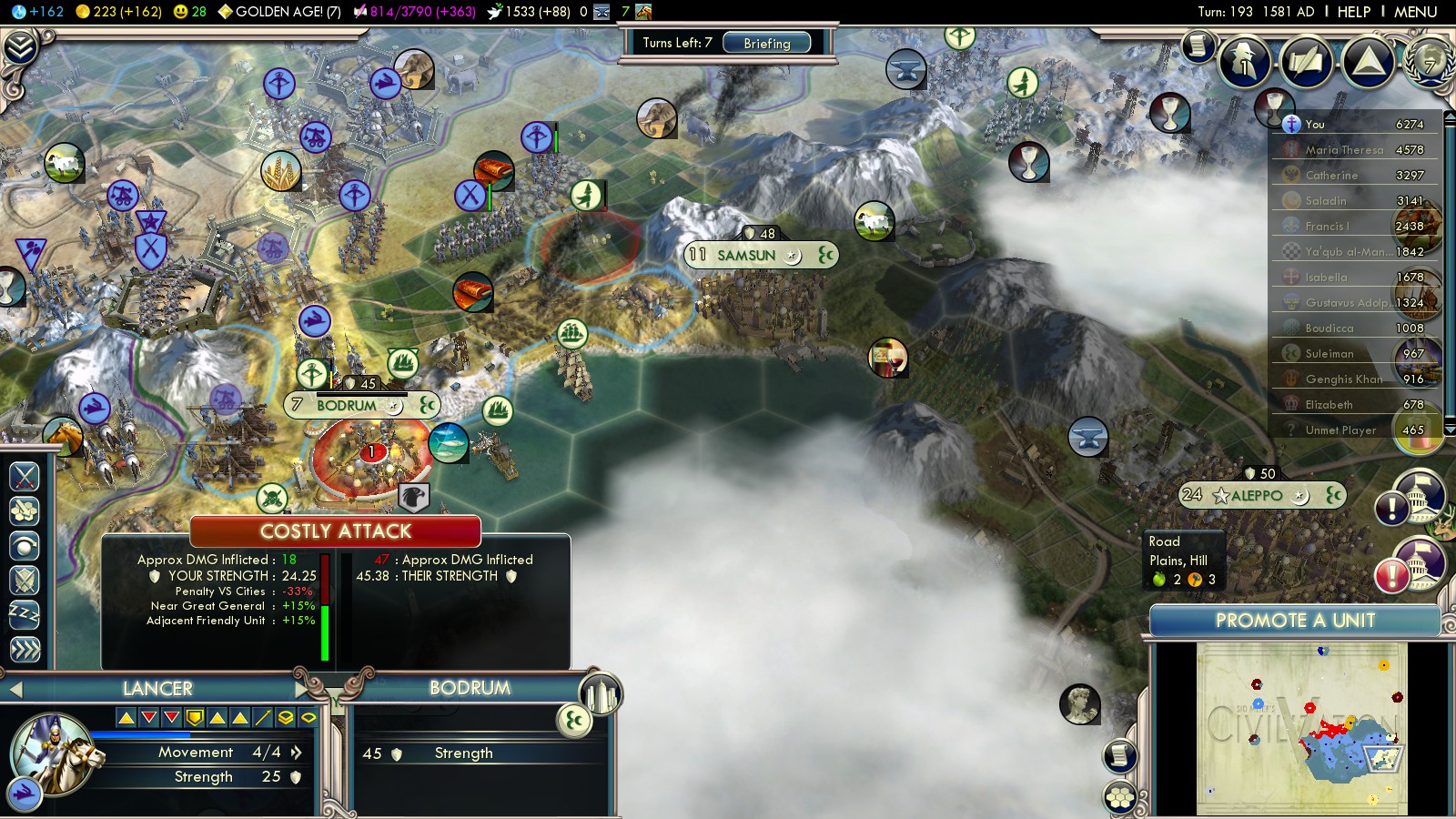The width and height of the screenshot is (1456, 819).
Task: Open the diplomacy scroll-and-quill overview
Action: pos(1306,61)
